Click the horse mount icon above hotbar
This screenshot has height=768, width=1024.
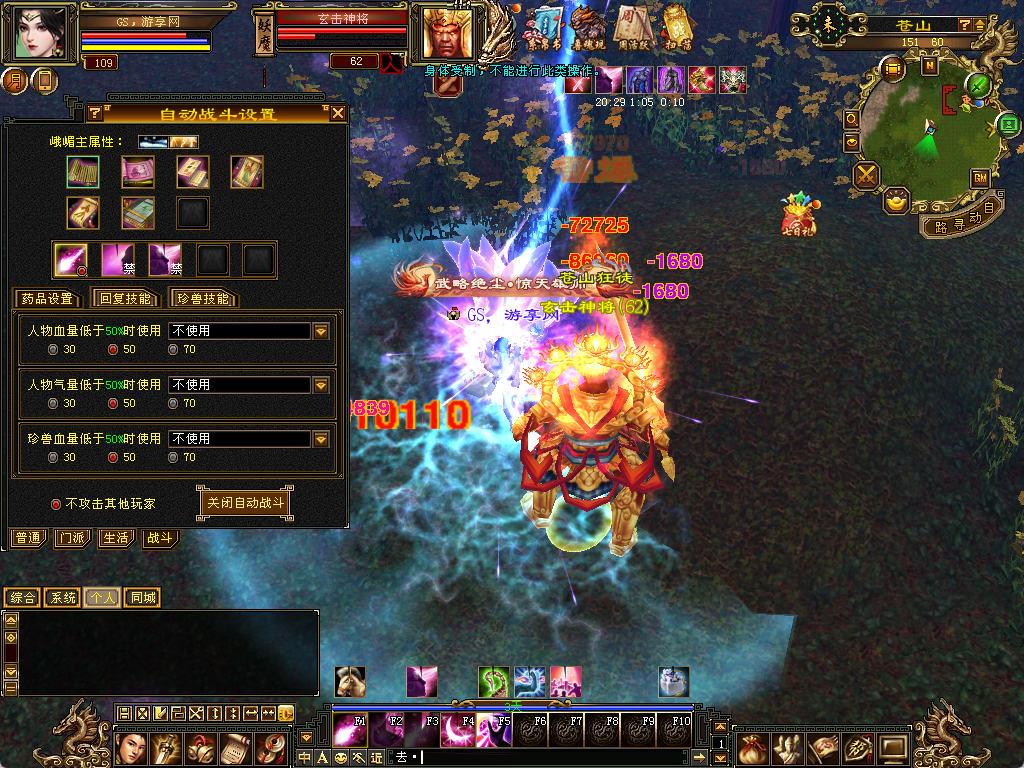point(349,682)
